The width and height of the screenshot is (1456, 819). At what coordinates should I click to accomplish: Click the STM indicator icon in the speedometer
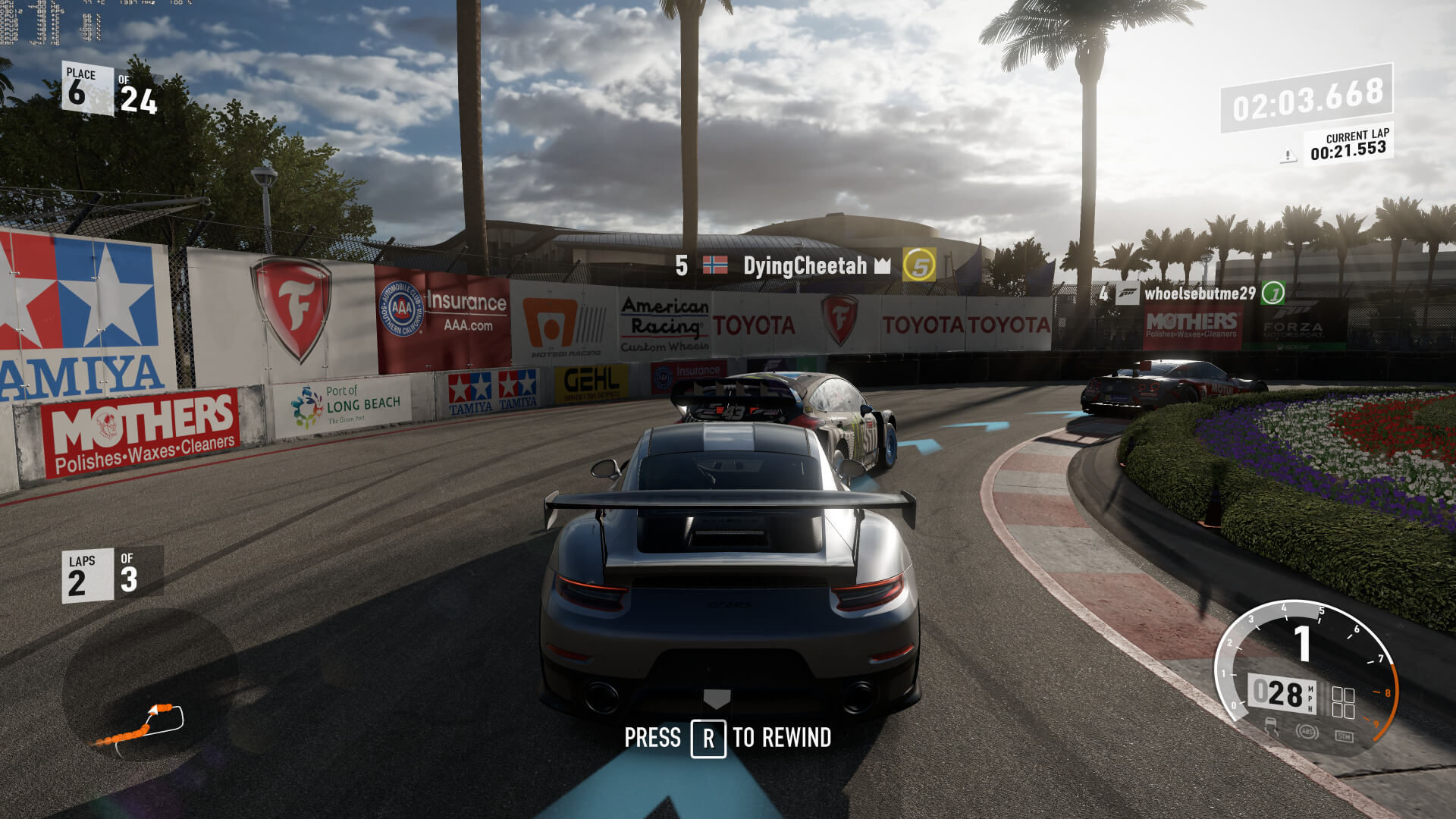point(1344,736)
